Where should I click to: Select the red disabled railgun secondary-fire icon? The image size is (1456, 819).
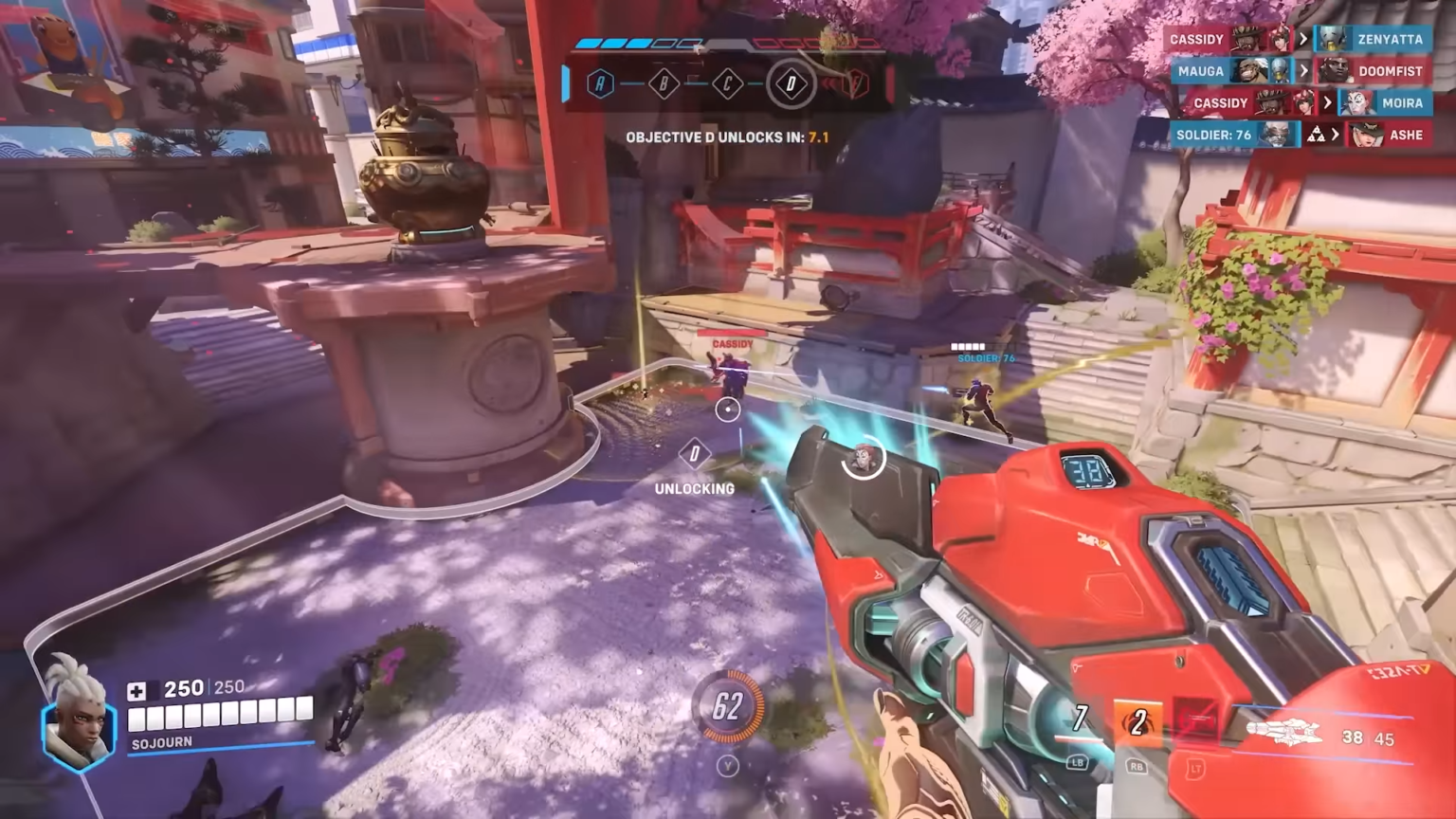pyautogui.click(x=1195, y=723)
